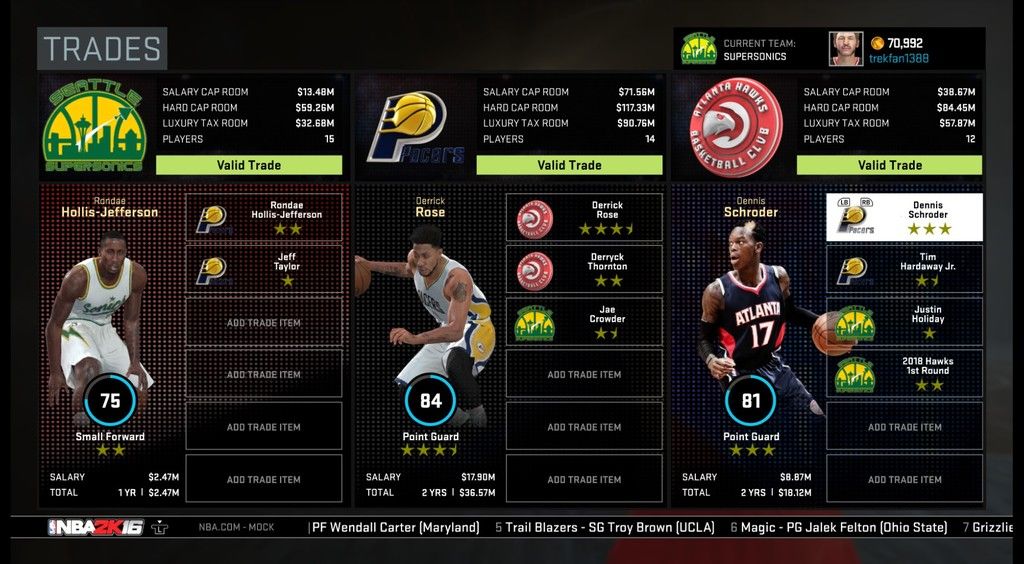Click the Valid Trade bar under Supersonics
The image size is (1024, 564).
(249, 165)
